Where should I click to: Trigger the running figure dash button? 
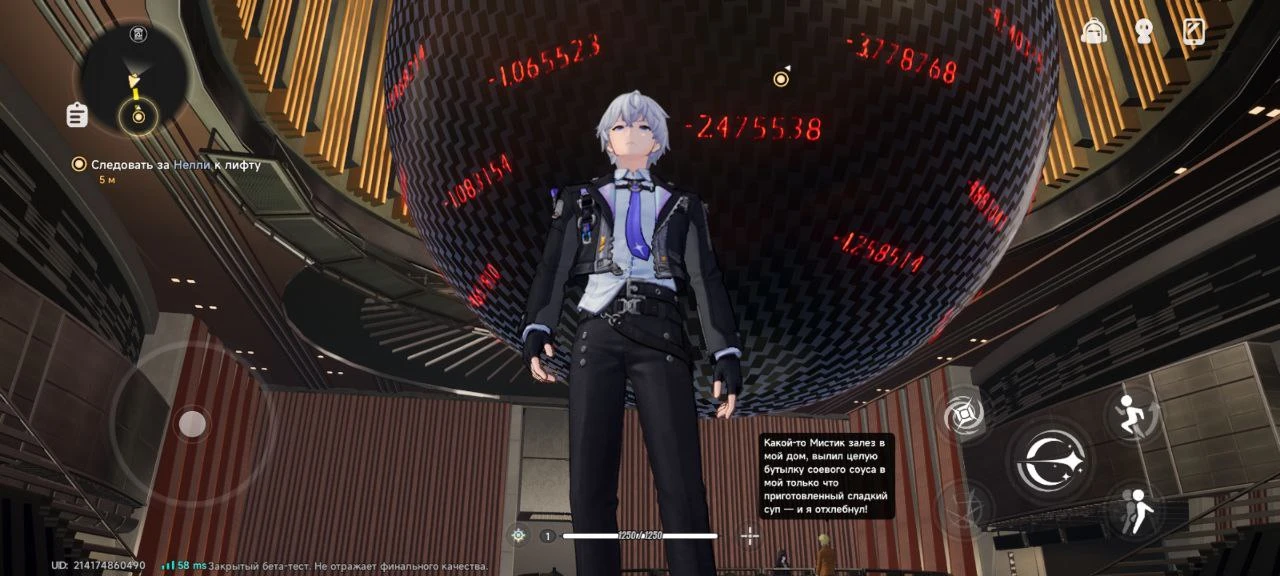click(1134, 414)
